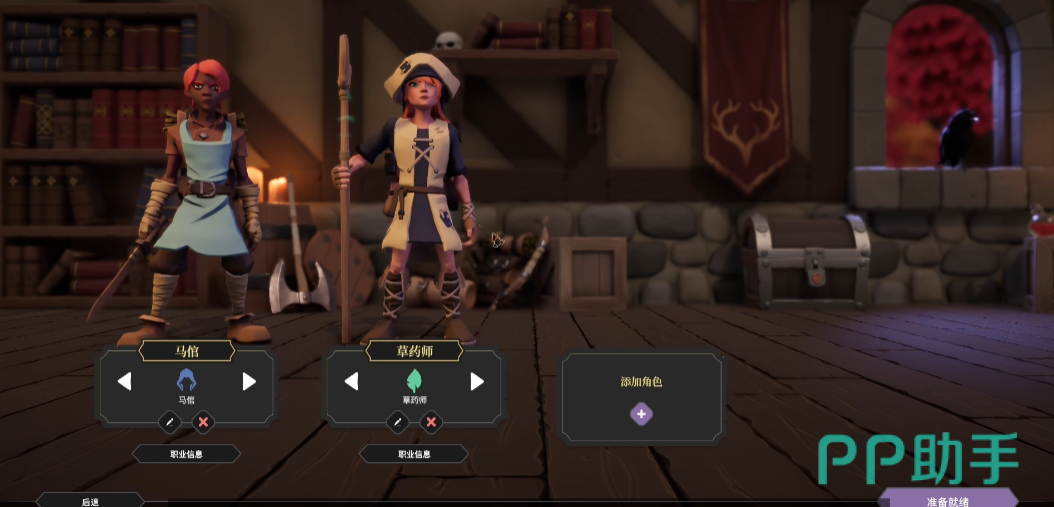Edit the 马倌 character with the pencil
The height and width of the screenshot is (507, 1054).
tap(169, 422)
